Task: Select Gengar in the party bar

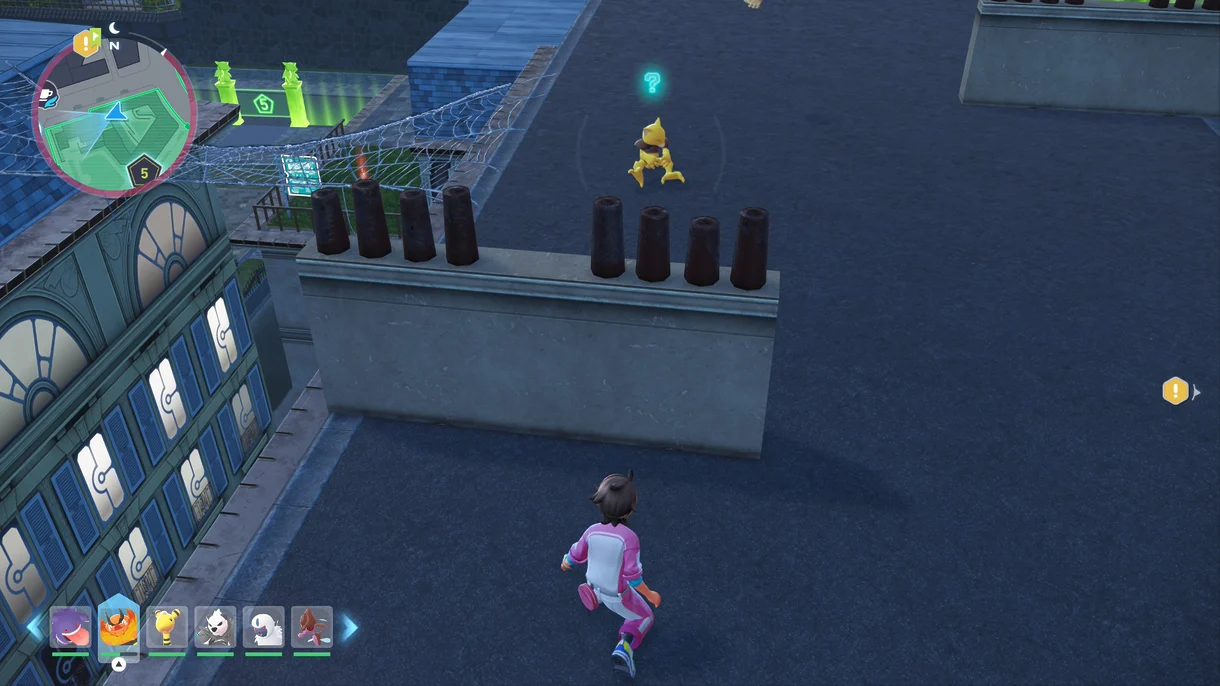Action: pos(70,628)
